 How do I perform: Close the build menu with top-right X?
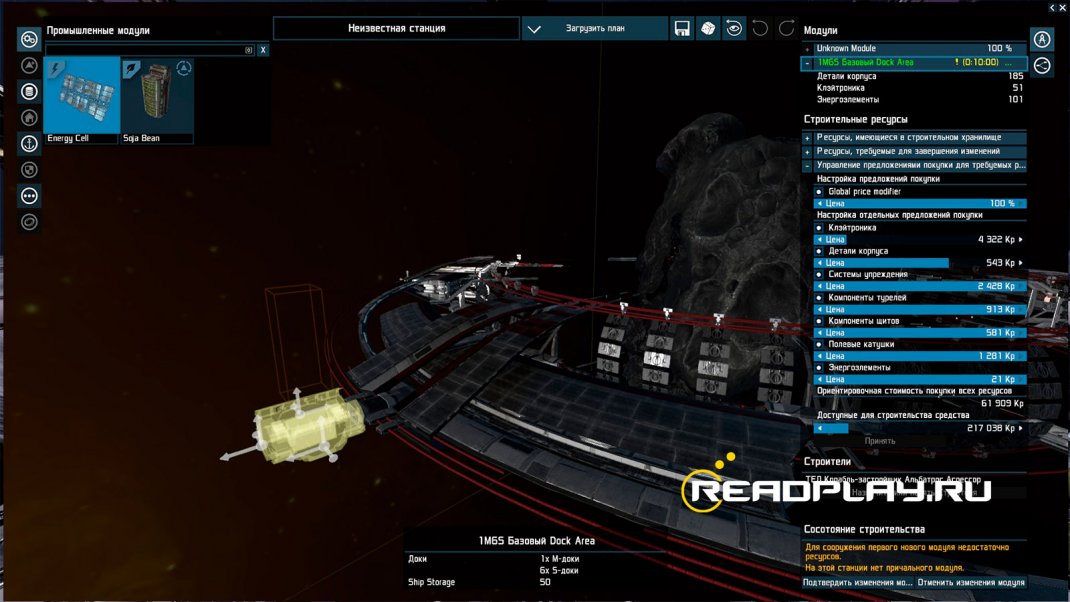tap(1063, 7)
